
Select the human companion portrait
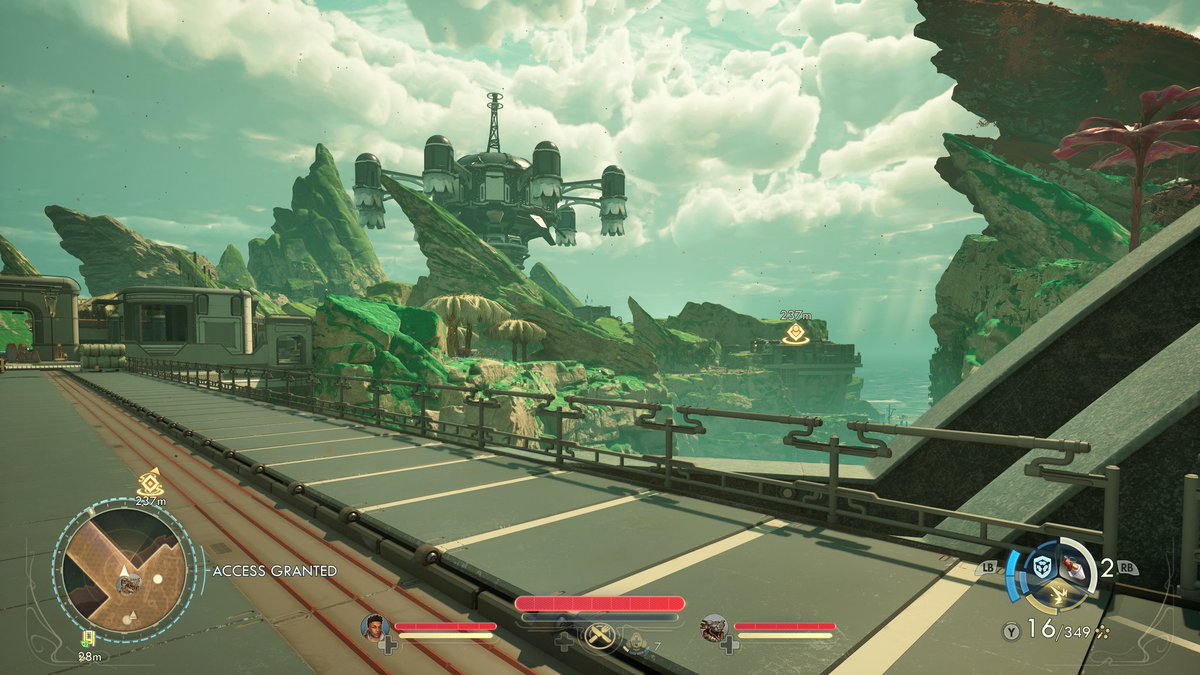tap(375, 627)
